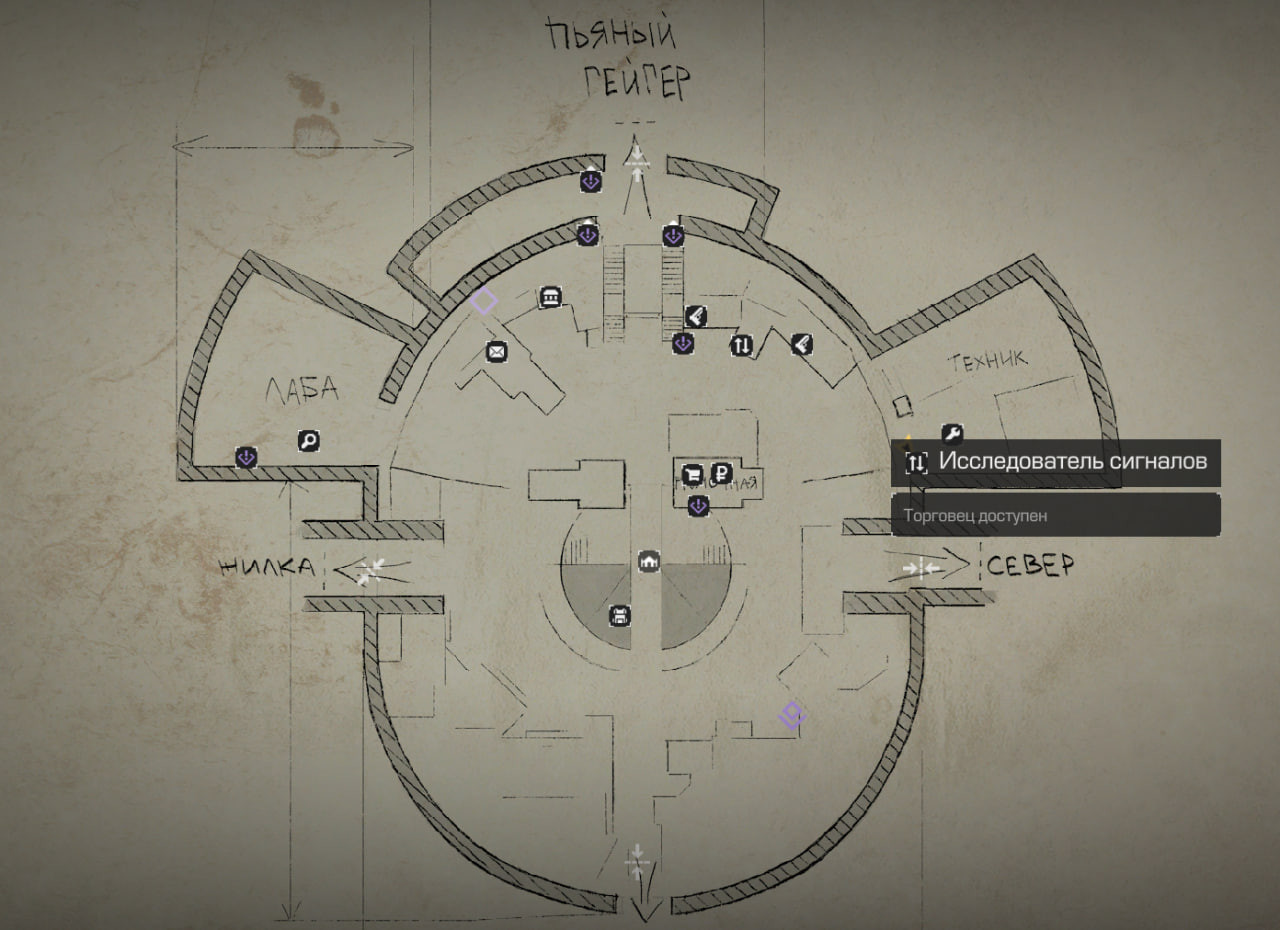The image size is (1280, 930).
Task: Select the pistol marker touching the staircase
Action: click(697, 317)
